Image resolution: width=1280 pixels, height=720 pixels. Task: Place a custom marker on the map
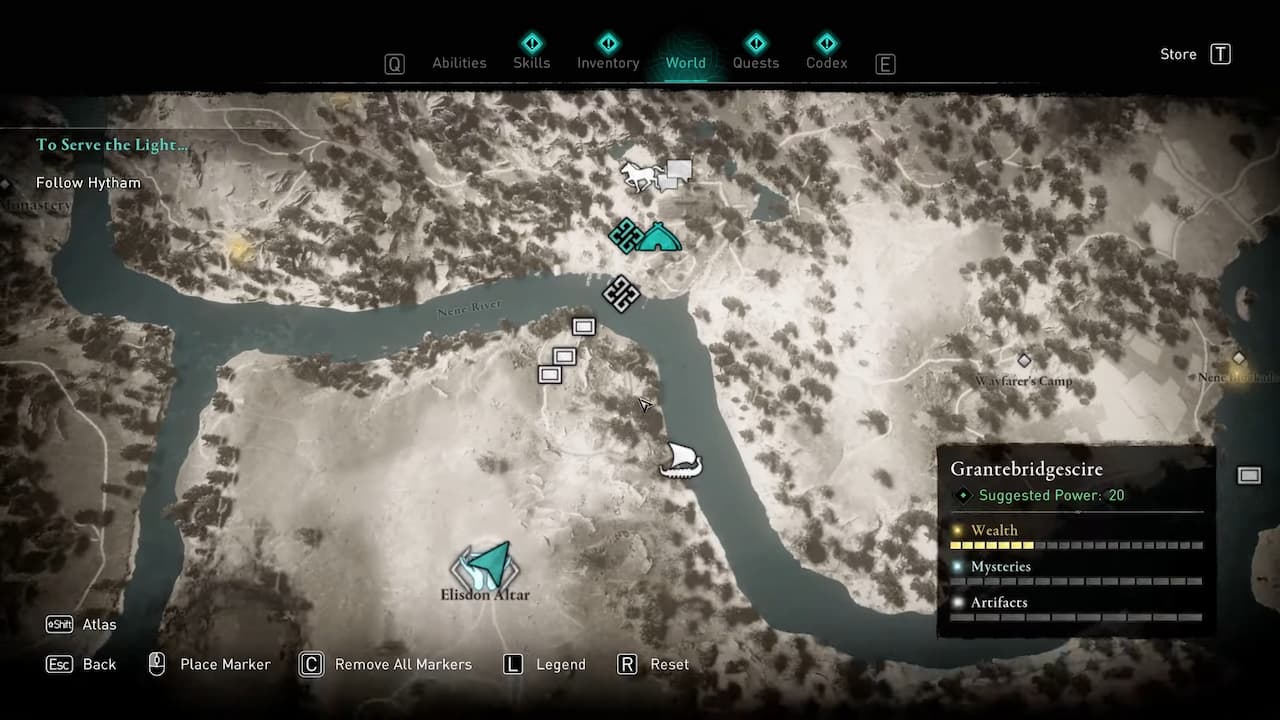point(224,664)
